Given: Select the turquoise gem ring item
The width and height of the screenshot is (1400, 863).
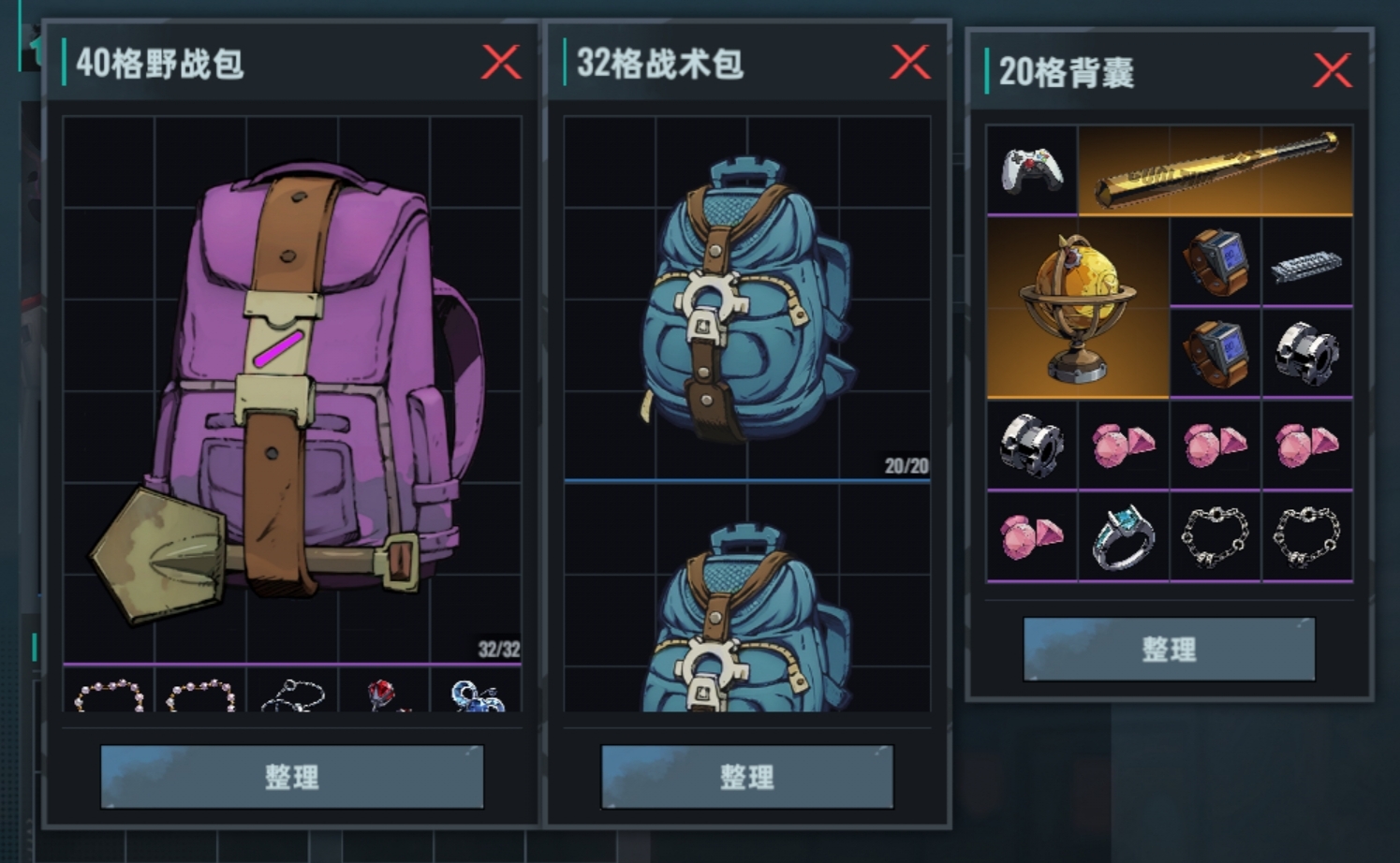Looking at the screenshot, I should coord(1123,535).
